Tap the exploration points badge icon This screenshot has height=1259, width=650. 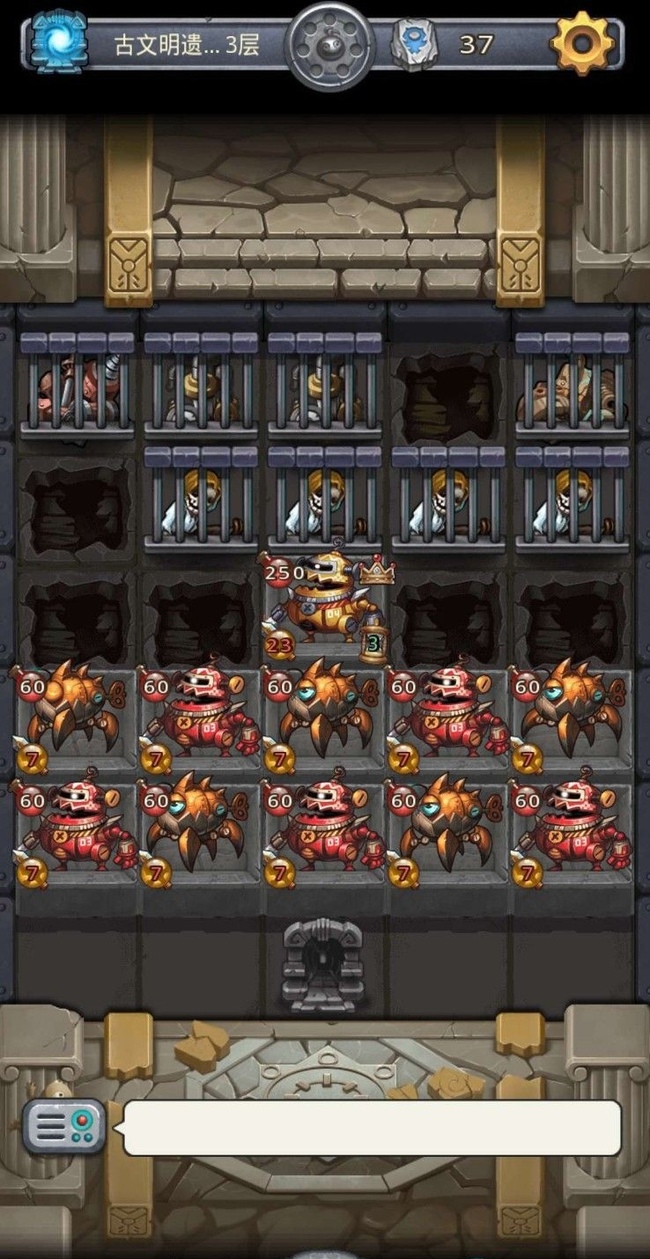tap(413, 45)
